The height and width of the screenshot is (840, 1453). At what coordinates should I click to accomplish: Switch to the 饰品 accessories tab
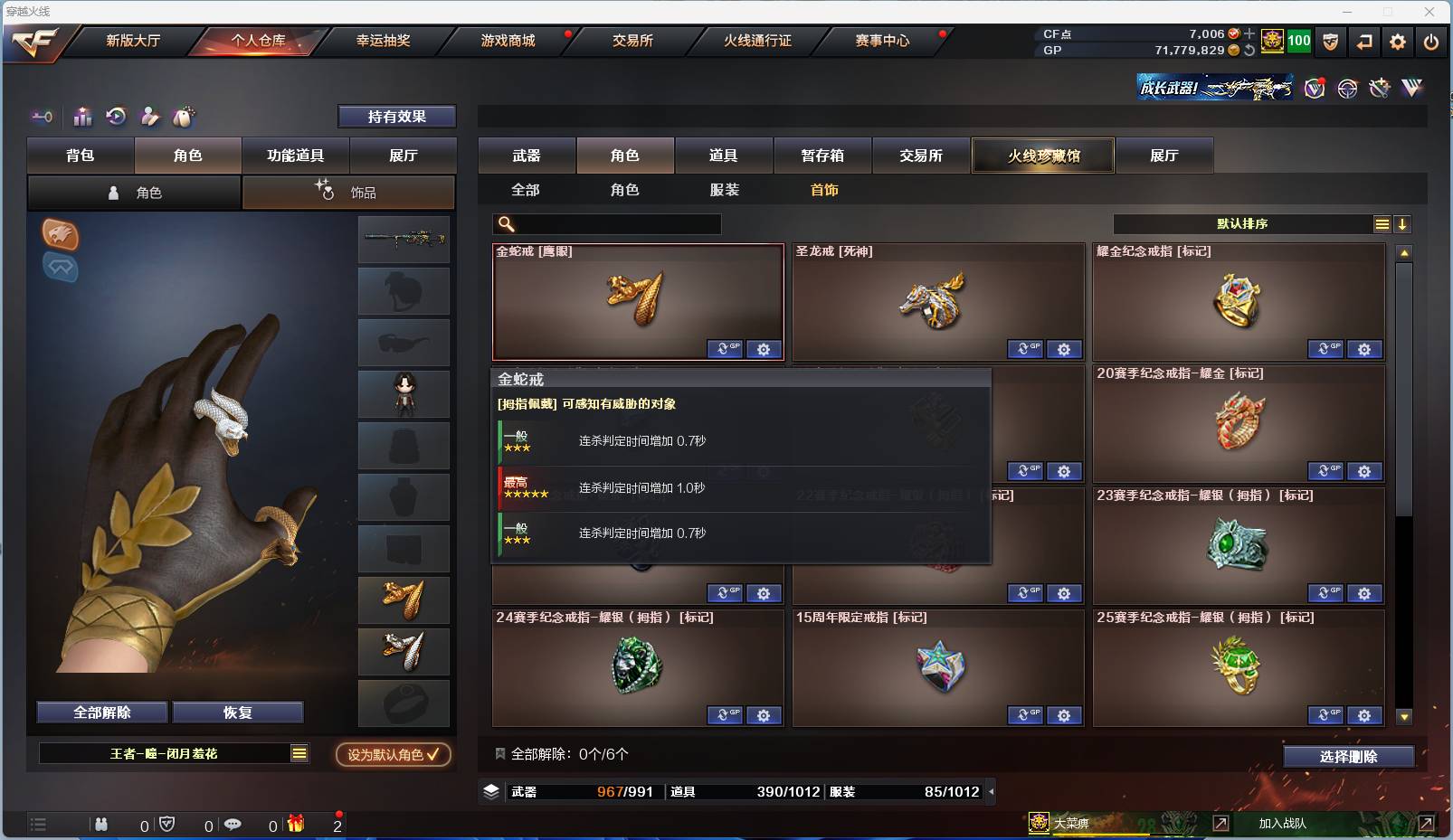click(349, 192)
